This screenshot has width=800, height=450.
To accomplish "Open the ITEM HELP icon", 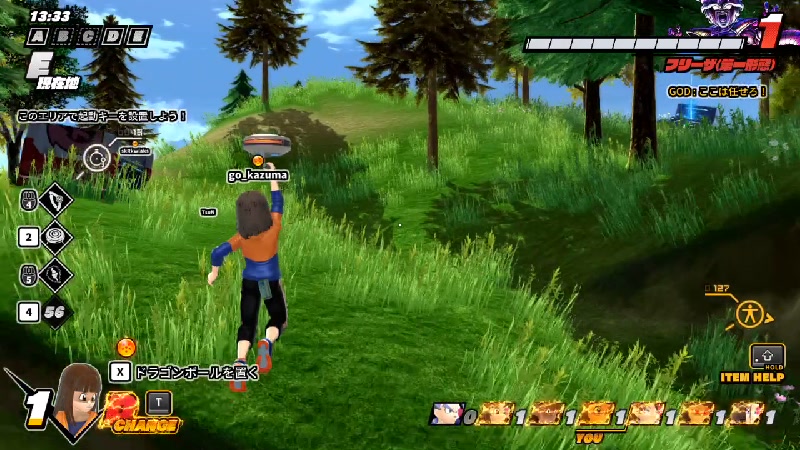I will pyautogui.click(x=767, y=357).
